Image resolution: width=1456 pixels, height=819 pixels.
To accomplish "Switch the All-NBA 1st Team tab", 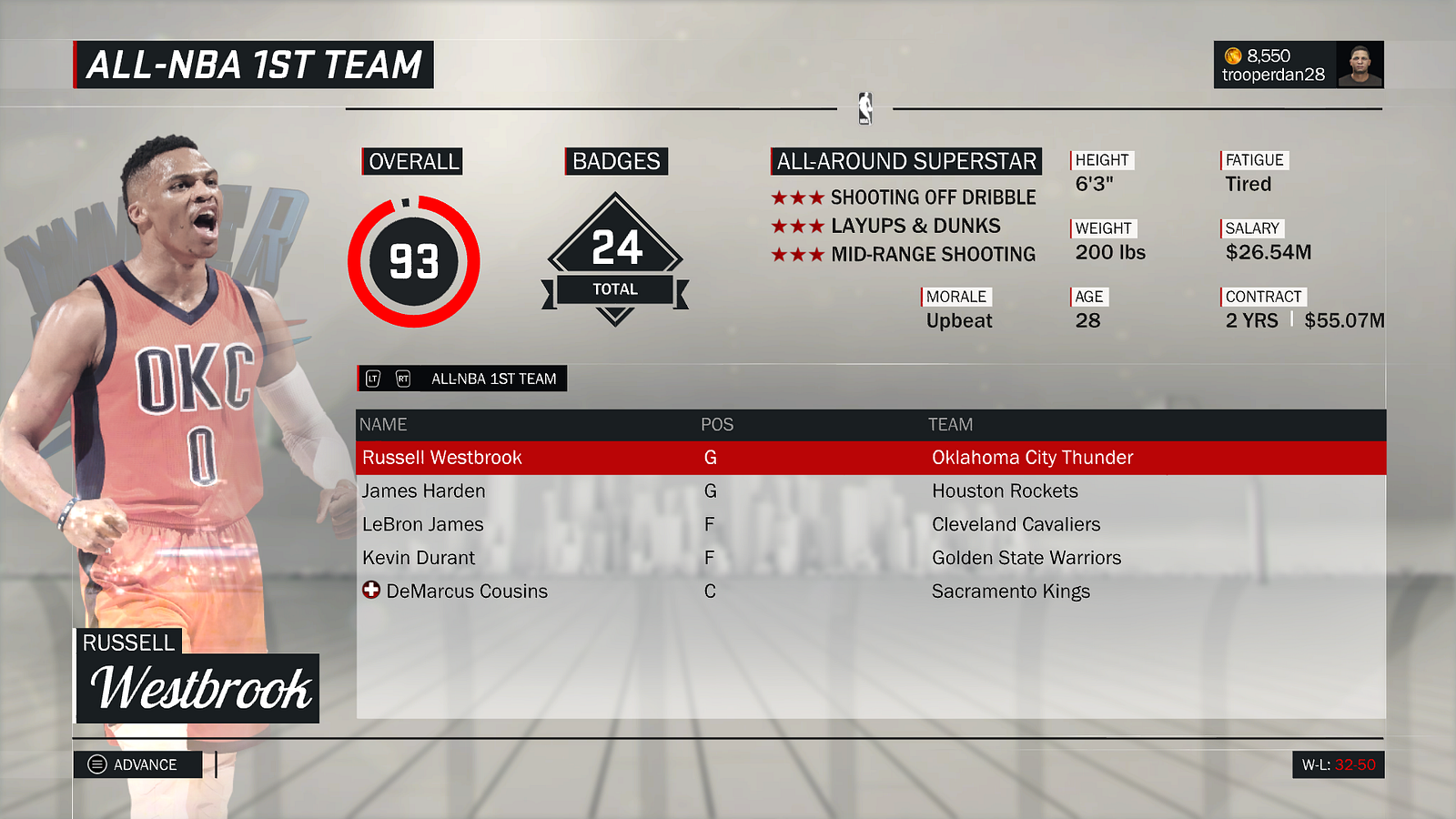I will (462, 379).
